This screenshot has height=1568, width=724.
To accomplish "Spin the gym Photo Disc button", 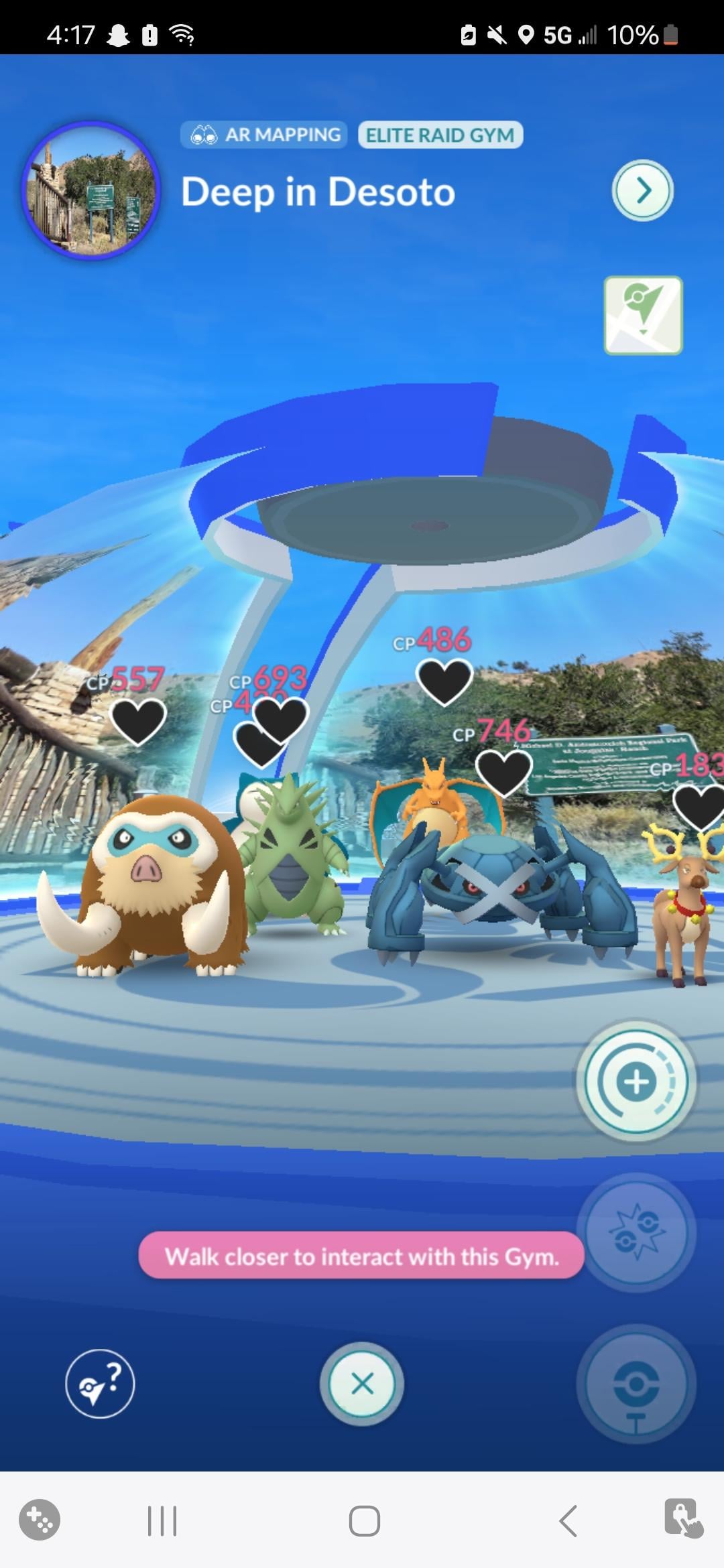I will (636, 1384).
